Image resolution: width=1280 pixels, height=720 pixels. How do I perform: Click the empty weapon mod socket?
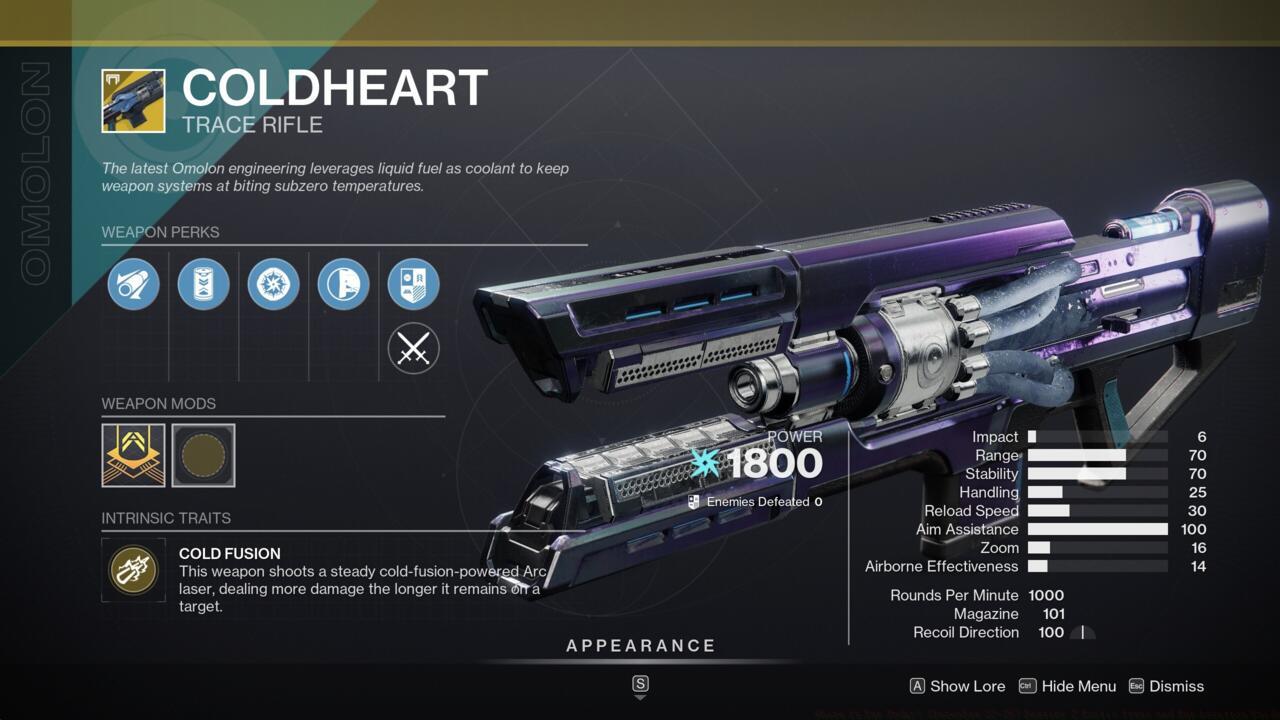(206, 455)
